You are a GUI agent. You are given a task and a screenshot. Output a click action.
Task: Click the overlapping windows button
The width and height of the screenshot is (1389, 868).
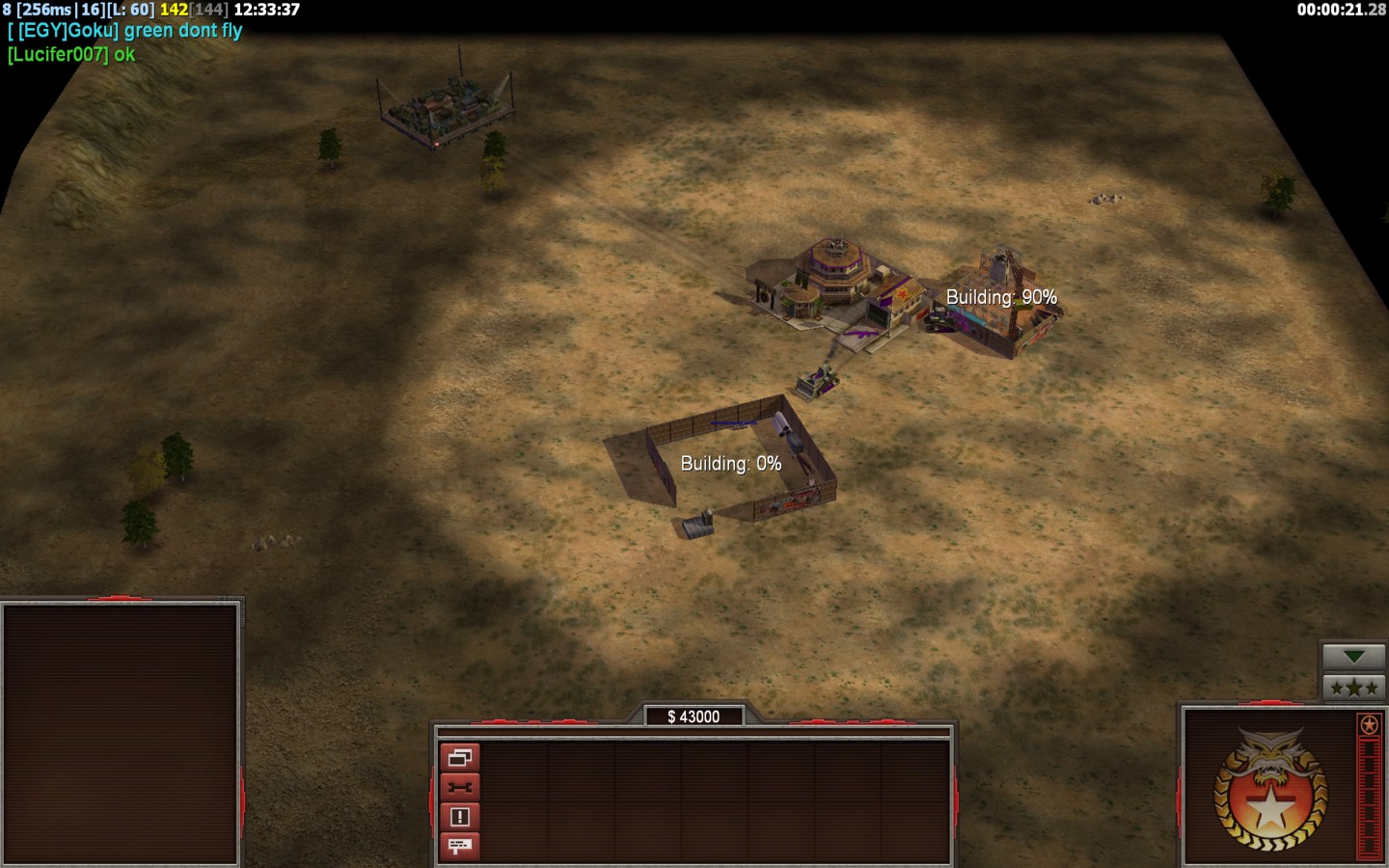459,758
